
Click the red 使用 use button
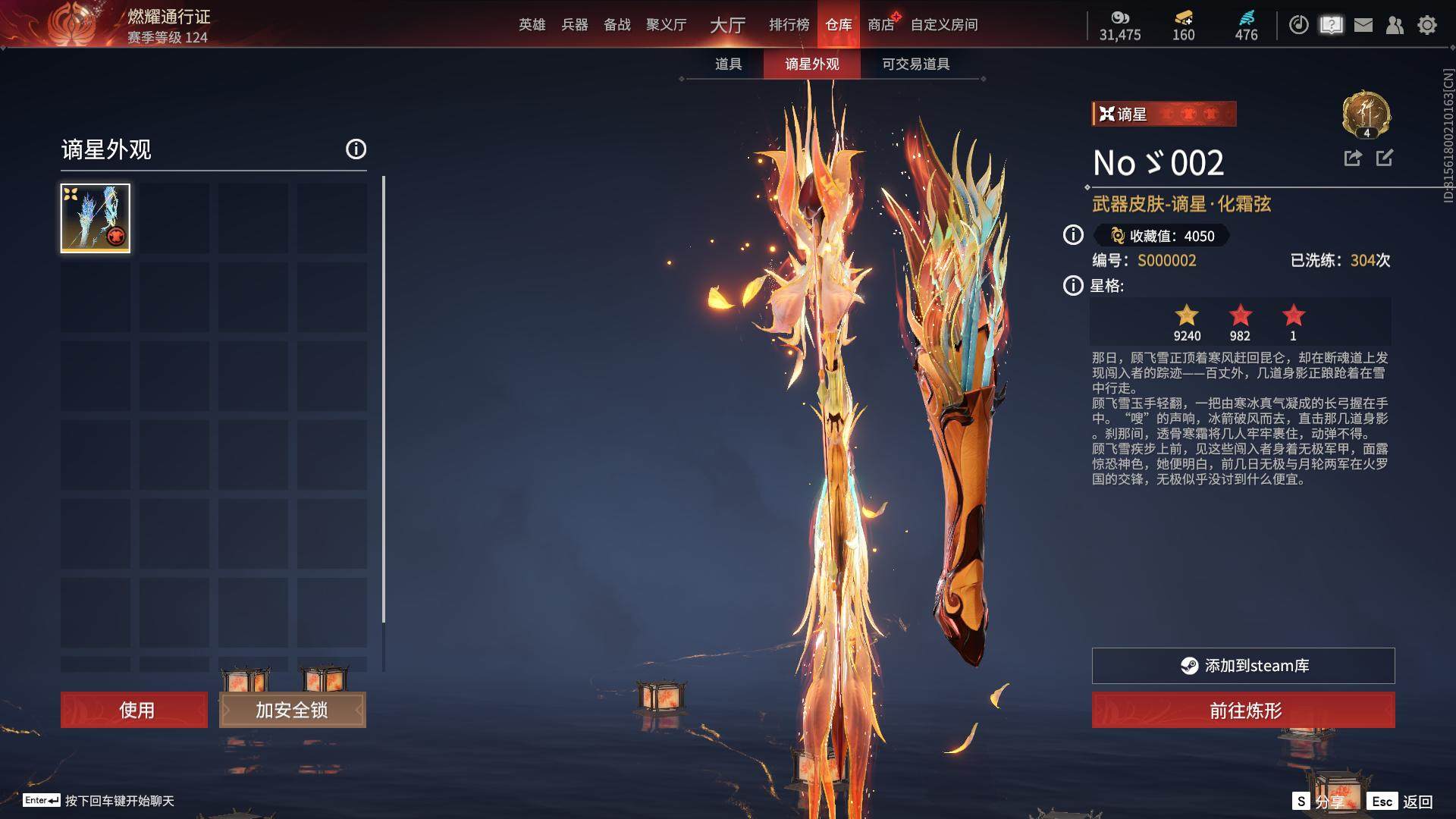[134, 710]
